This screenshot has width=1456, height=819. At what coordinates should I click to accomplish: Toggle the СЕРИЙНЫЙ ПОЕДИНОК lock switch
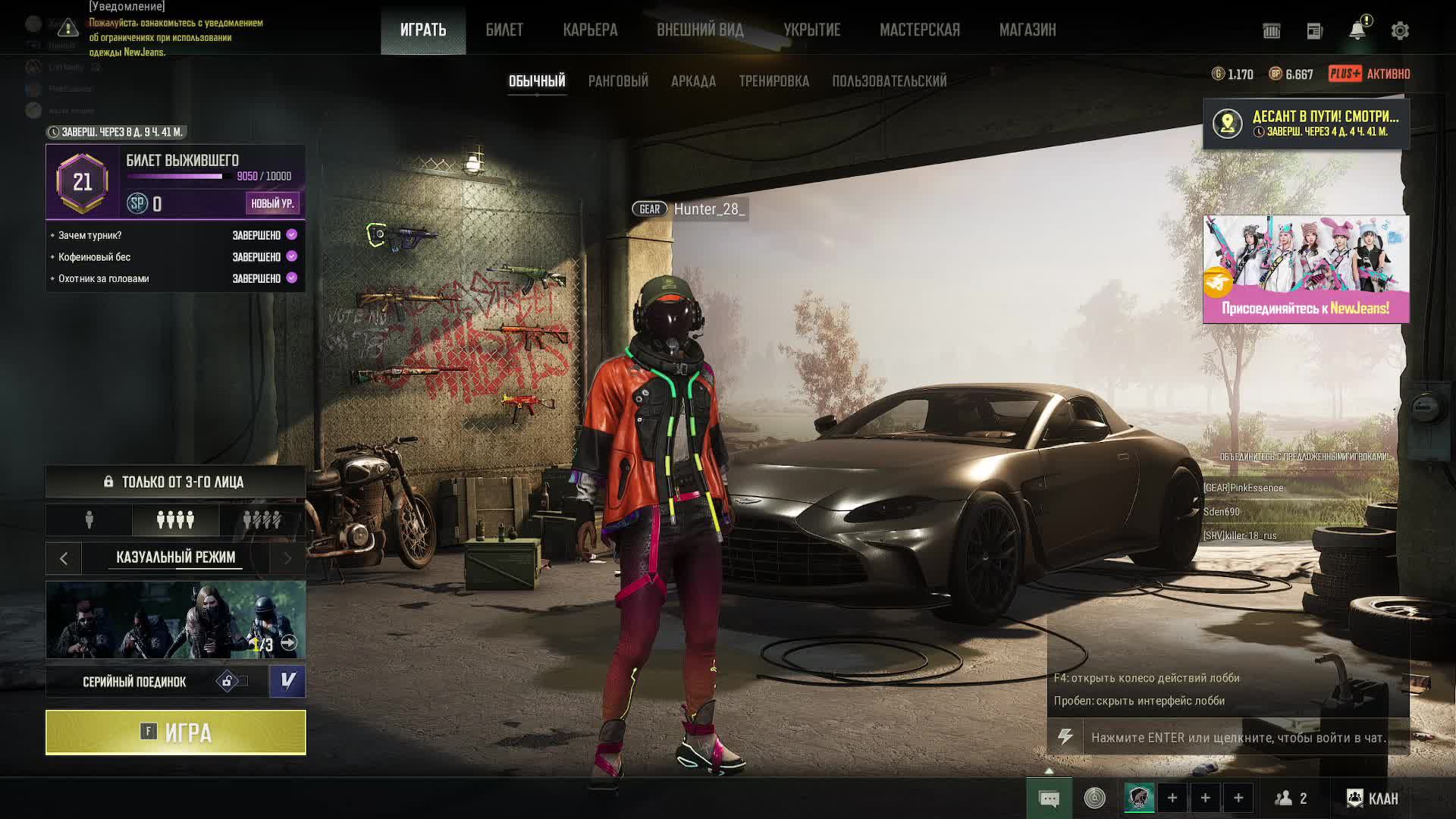(x=231, y=682)
